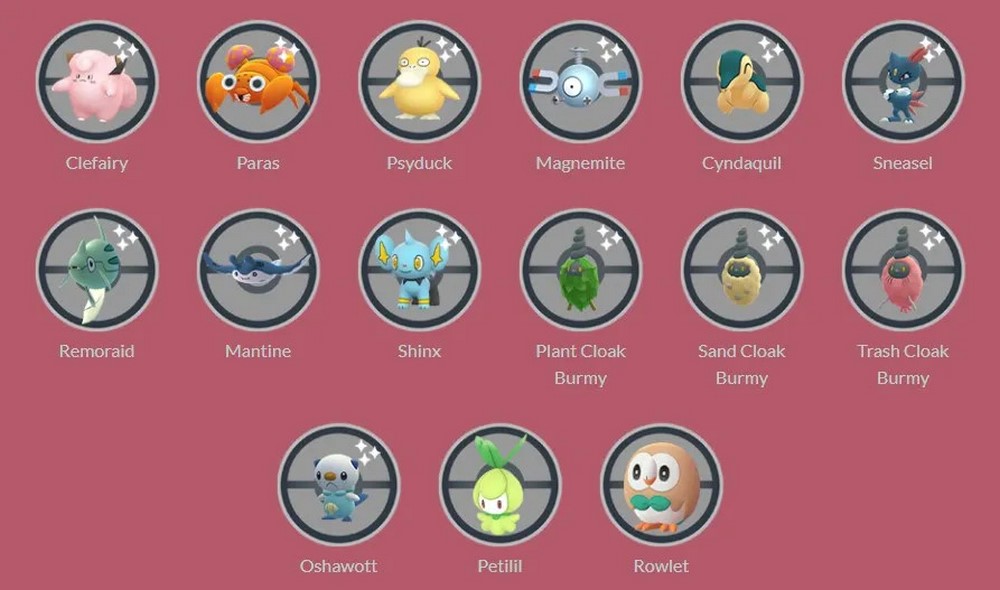Pick the Trash Cloak Burmy tile

click(902, 269)
